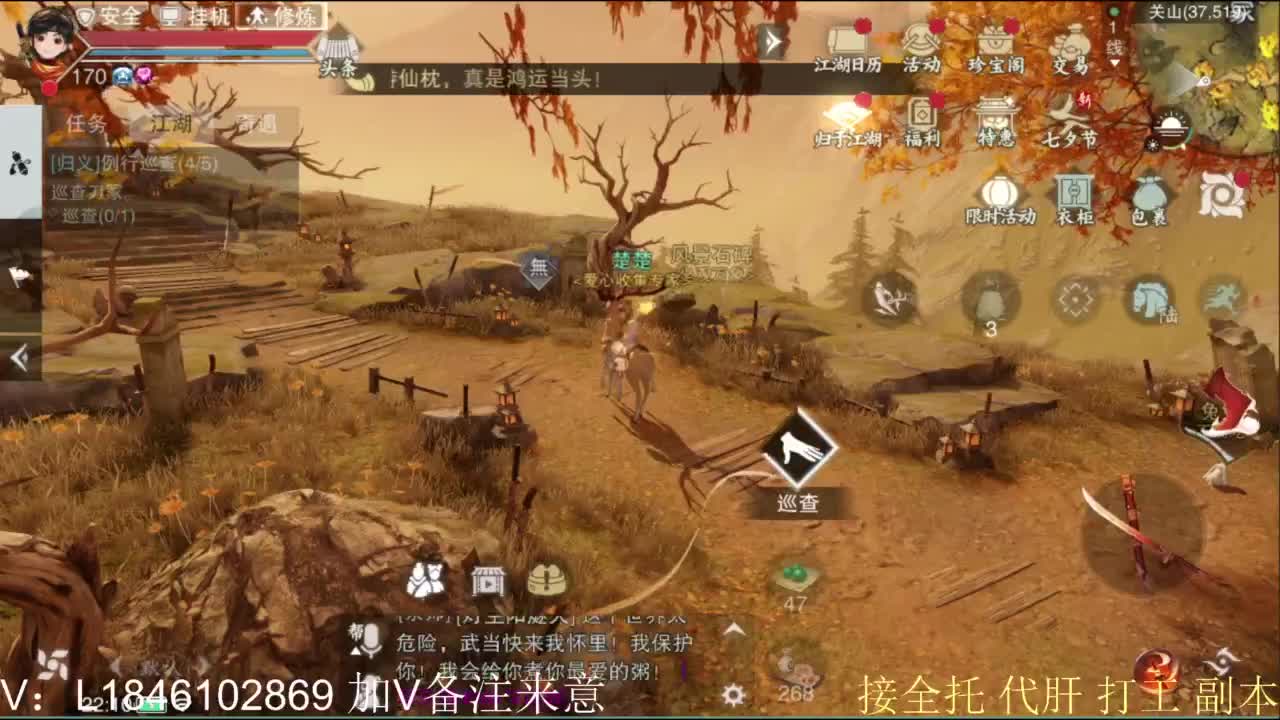Open the 限时活动 lantern event icon
The width and height of the screenshot is (1280, 720).
[1000, 195]
